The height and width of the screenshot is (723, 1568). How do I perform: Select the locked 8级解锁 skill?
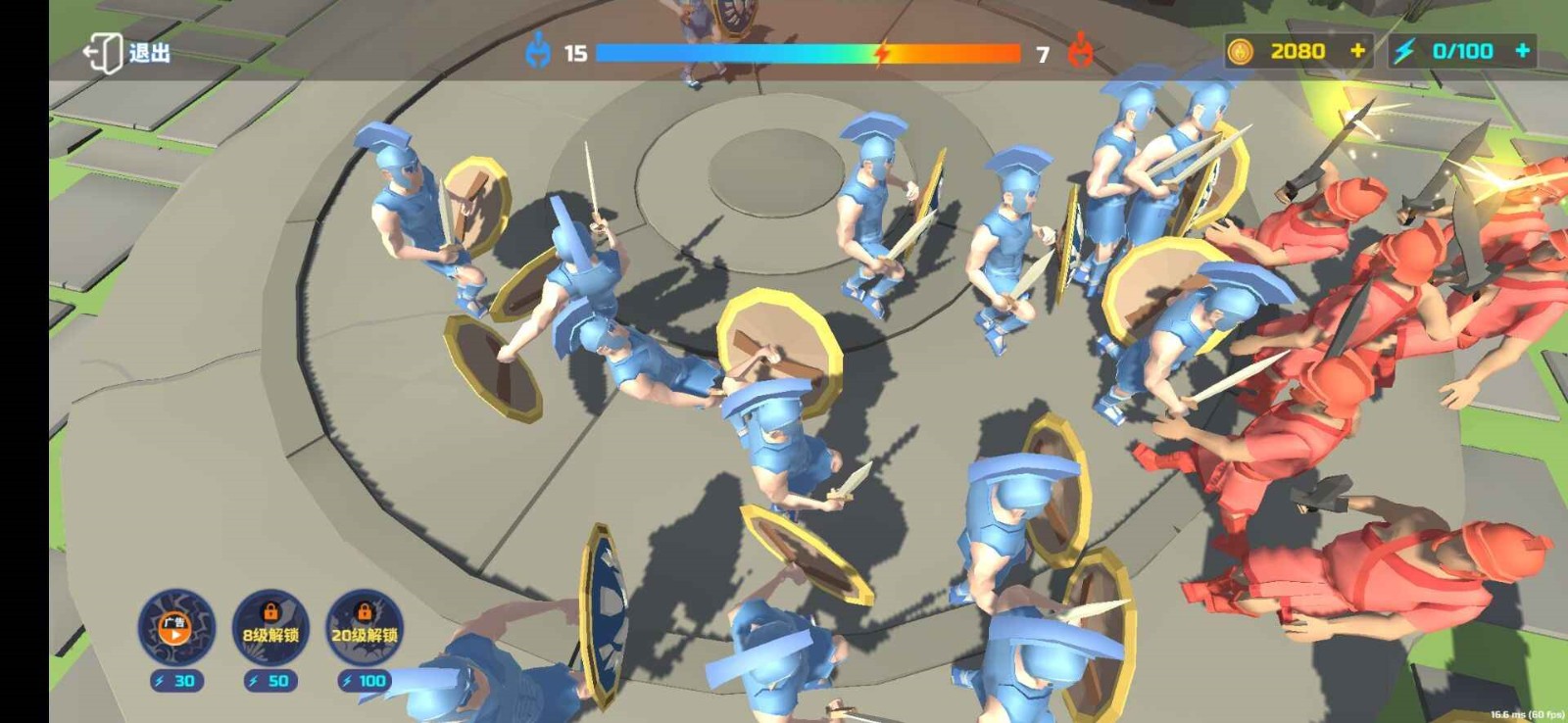pos(270,628)
